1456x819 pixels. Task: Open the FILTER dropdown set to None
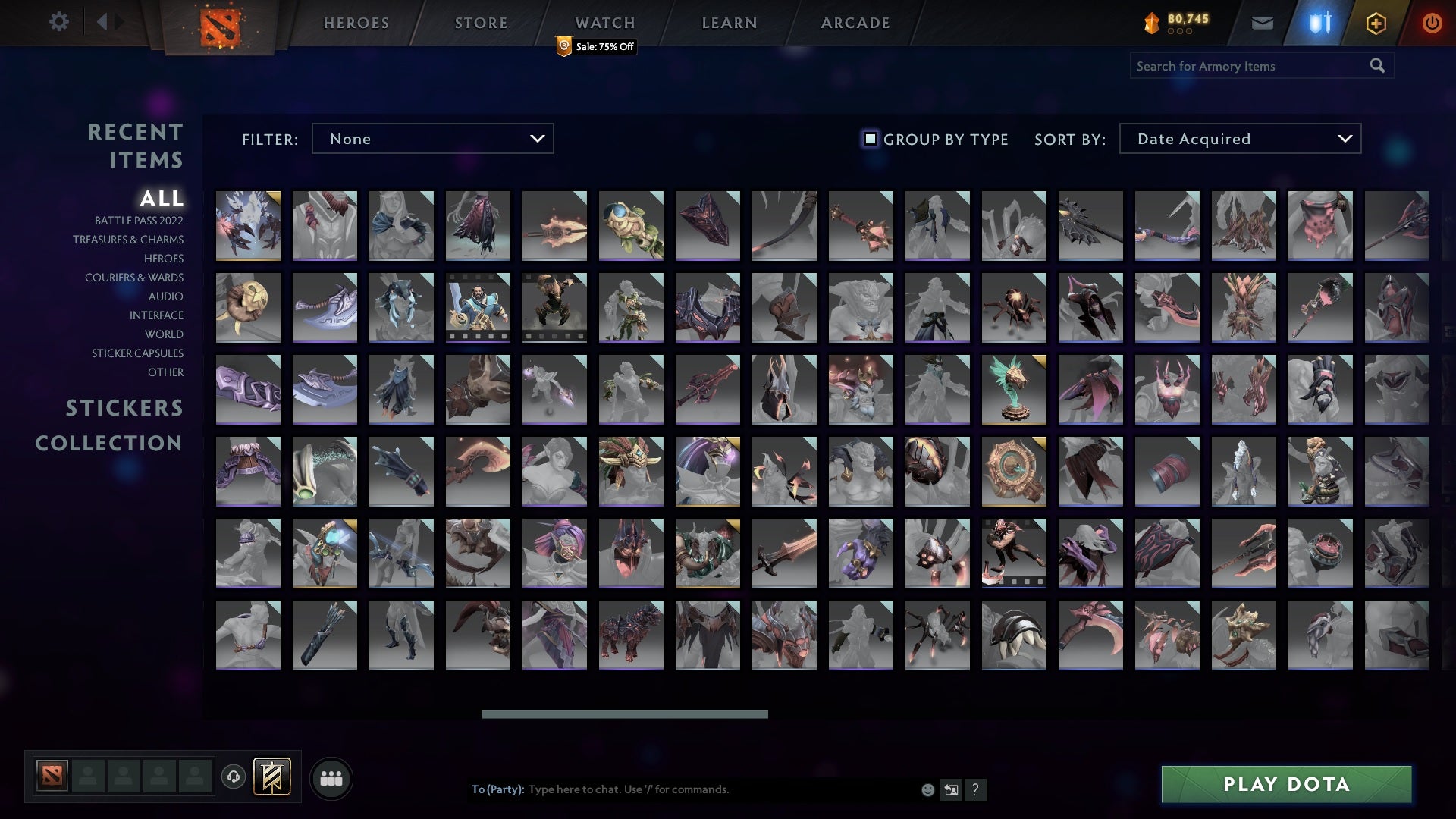pyautogui.click(x=432, y=139)
